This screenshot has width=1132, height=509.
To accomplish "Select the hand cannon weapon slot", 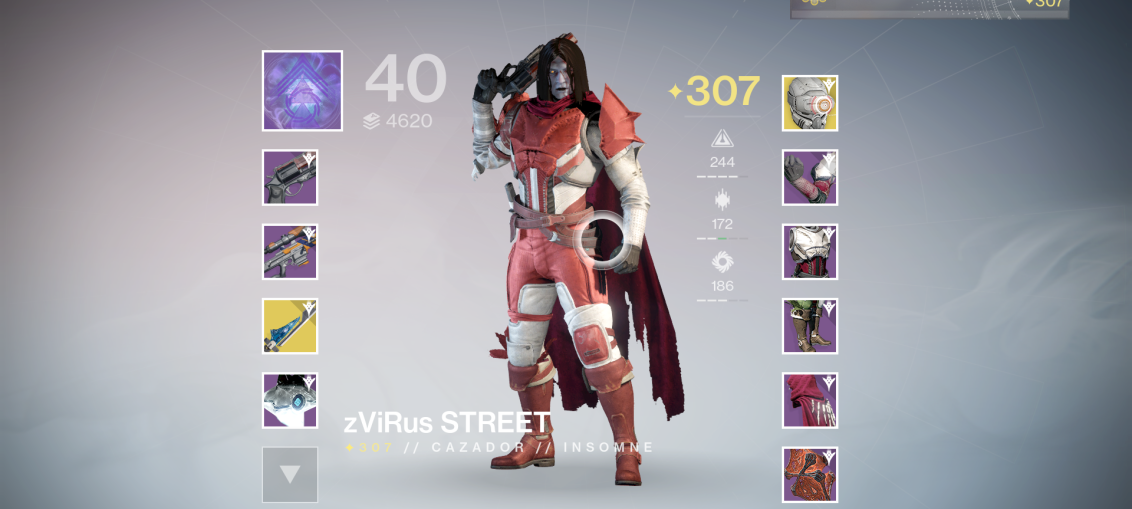I will point(290,178).
